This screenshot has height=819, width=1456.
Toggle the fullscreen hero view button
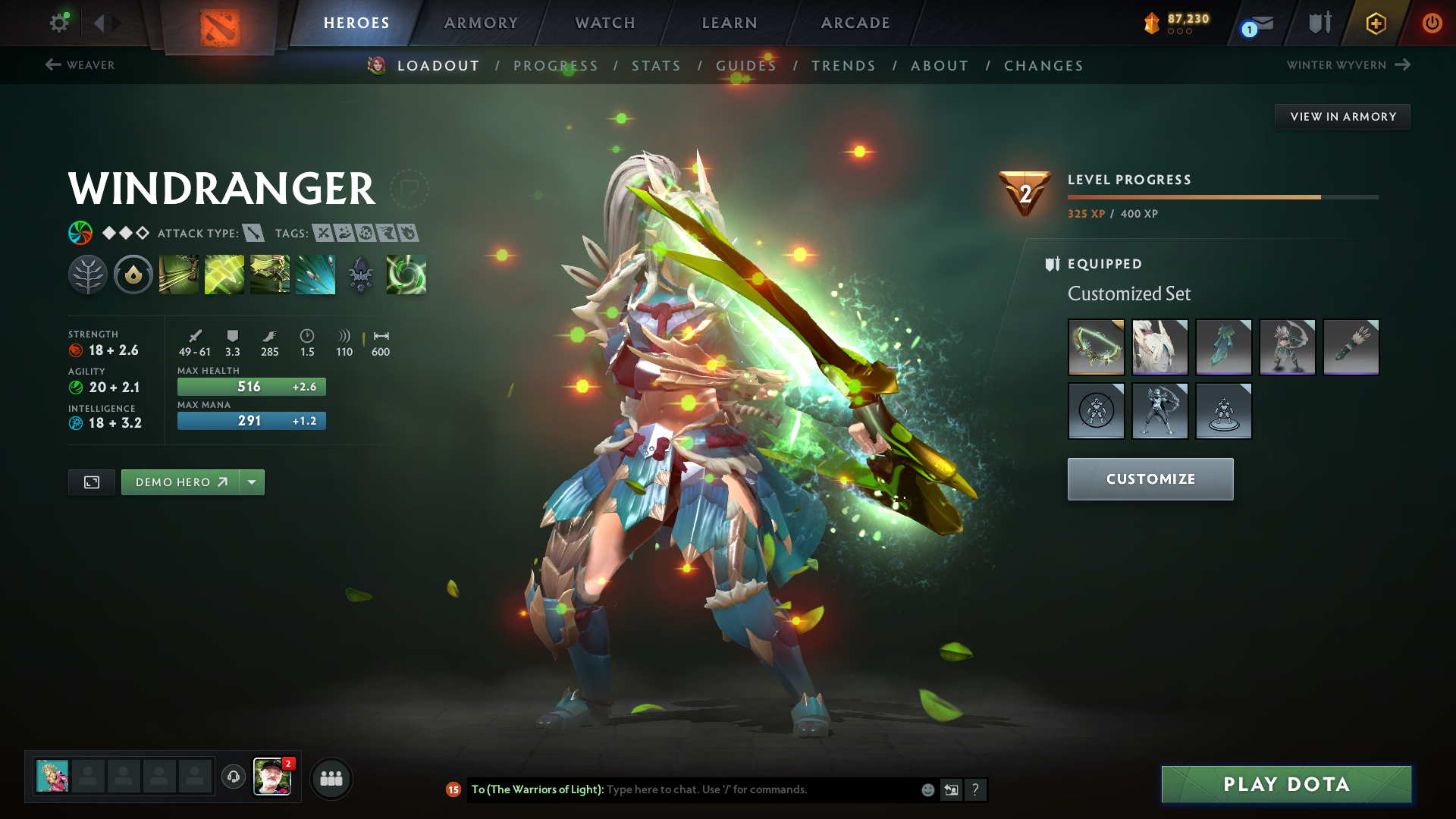pos(92,482)
